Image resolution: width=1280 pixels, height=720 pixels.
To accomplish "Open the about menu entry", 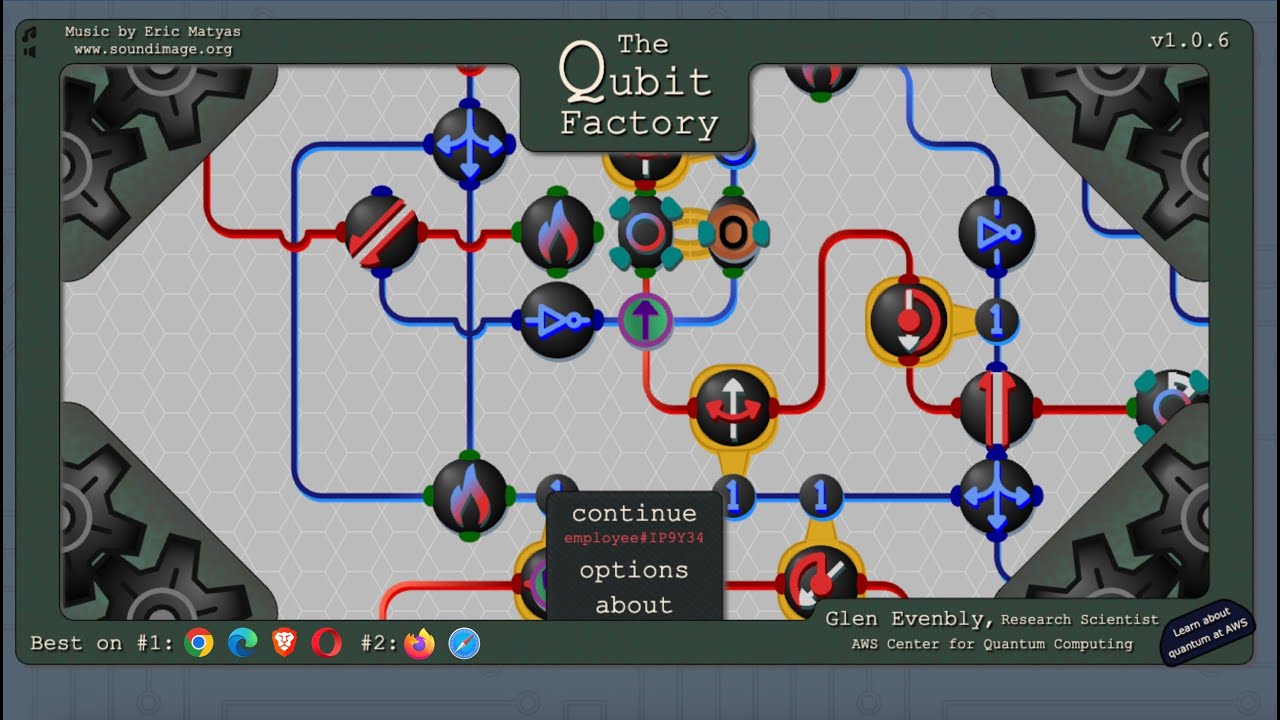I will click(633, 605).
